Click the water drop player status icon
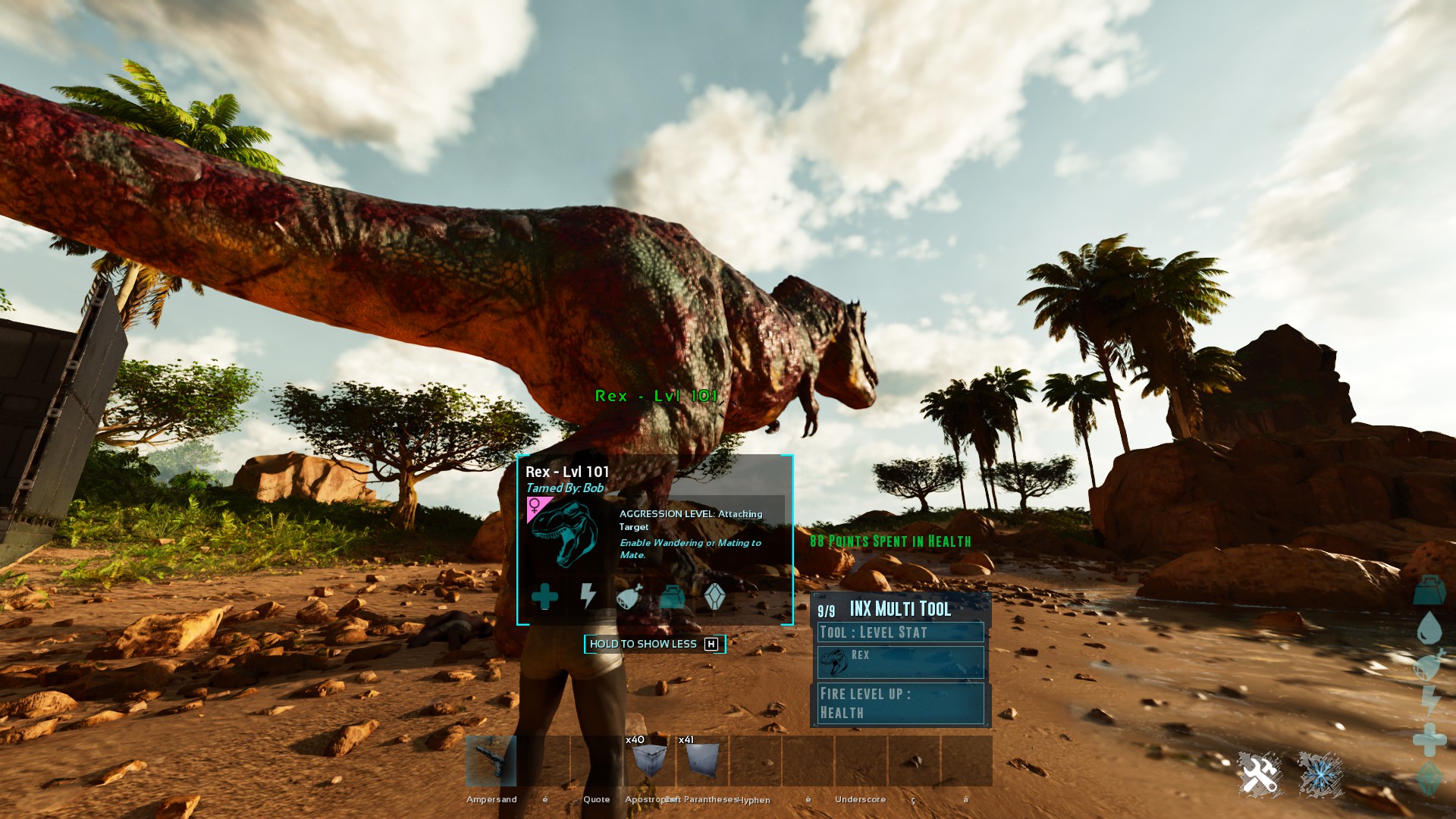Image resolution: width=1456 pixels, height=819 pixels. coord(1429,628)
